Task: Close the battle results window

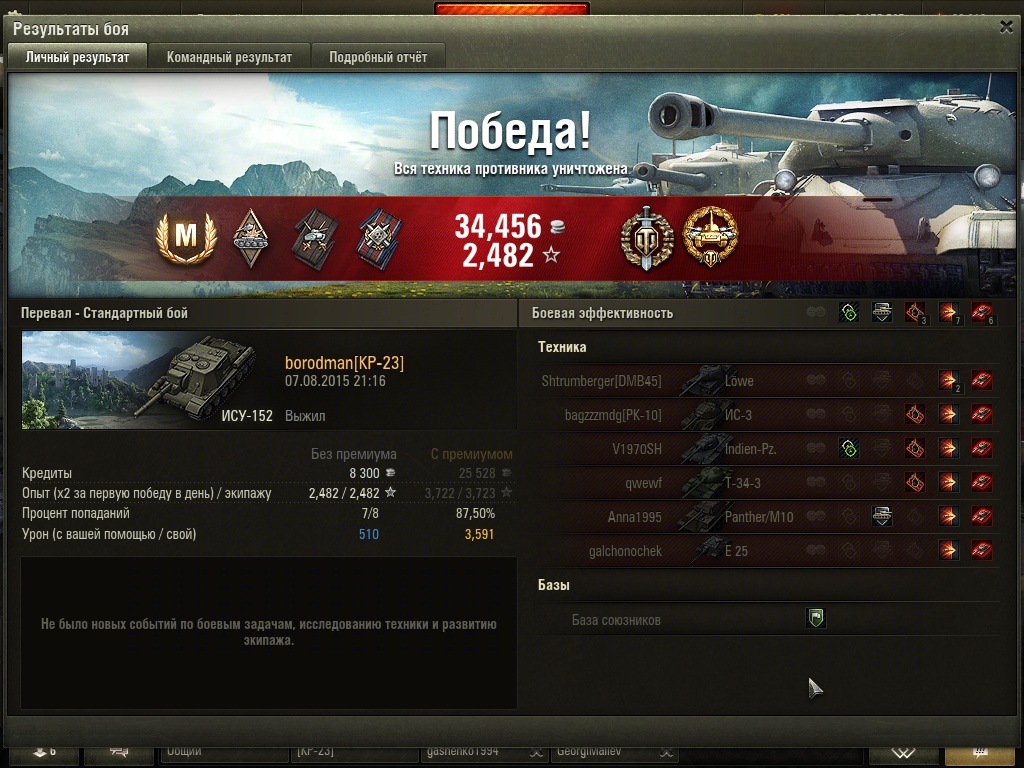Action: pos(1006,27)
